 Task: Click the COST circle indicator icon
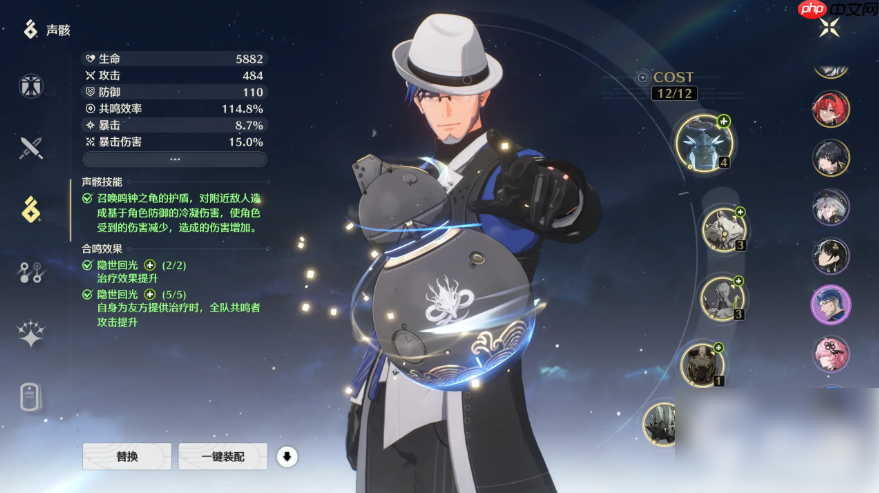click(642, 77)
